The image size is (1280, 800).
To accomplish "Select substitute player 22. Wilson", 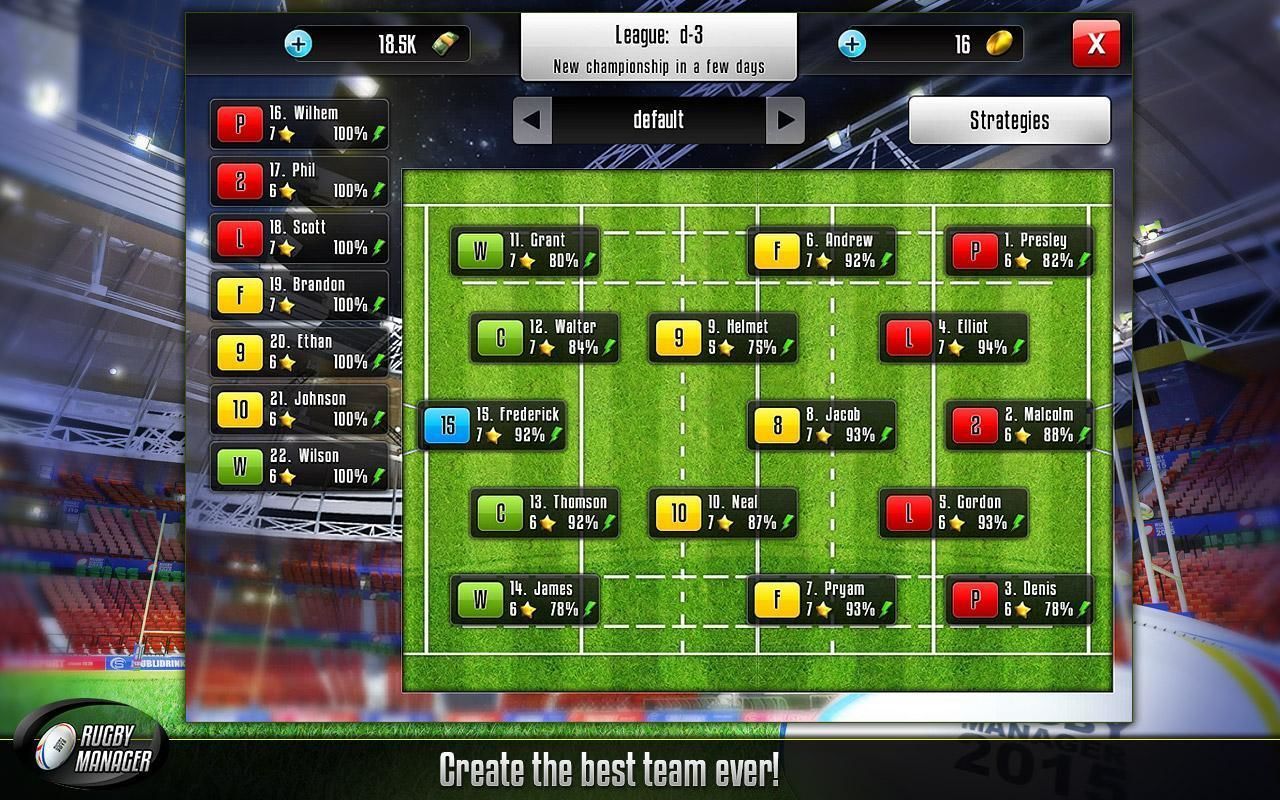I will tap(298, 465).
